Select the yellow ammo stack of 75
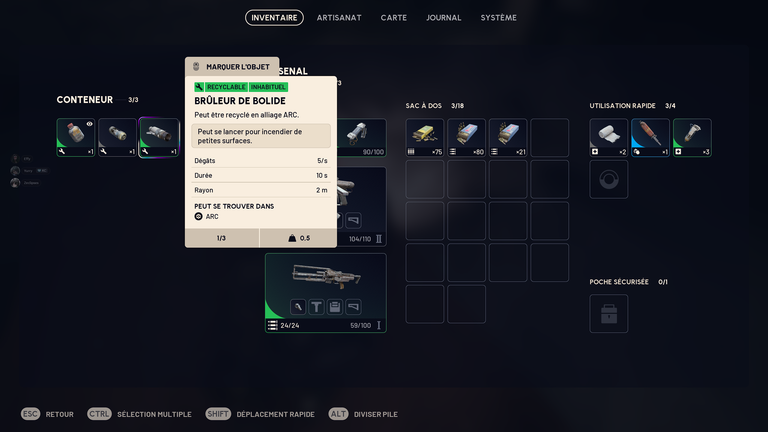The height and width of the screenshot is (432, 768). (x=425, y=137)
